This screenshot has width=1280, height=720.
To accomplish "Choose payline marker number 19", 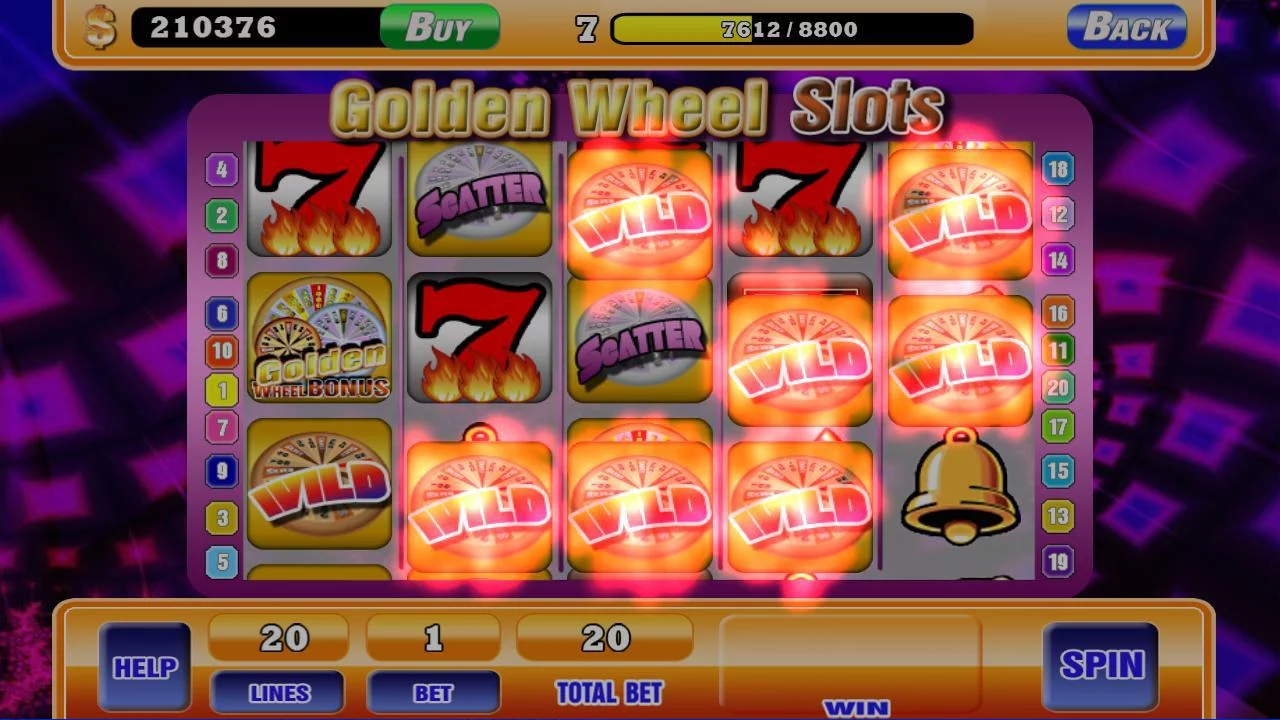I will click(1058, 561).
